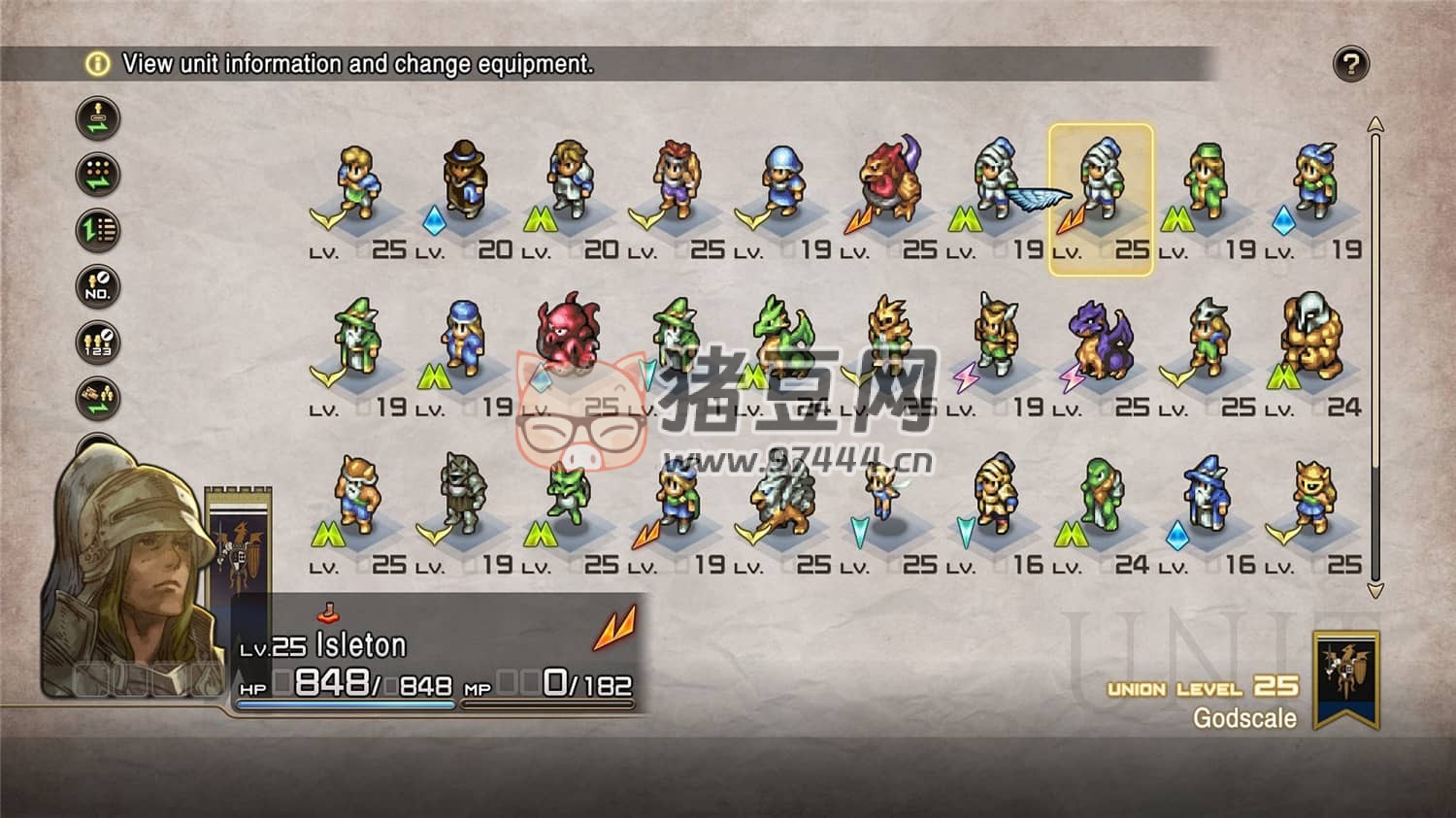
Task: Click the scroll down arrow of unit list
Action: click(1374, 589)
